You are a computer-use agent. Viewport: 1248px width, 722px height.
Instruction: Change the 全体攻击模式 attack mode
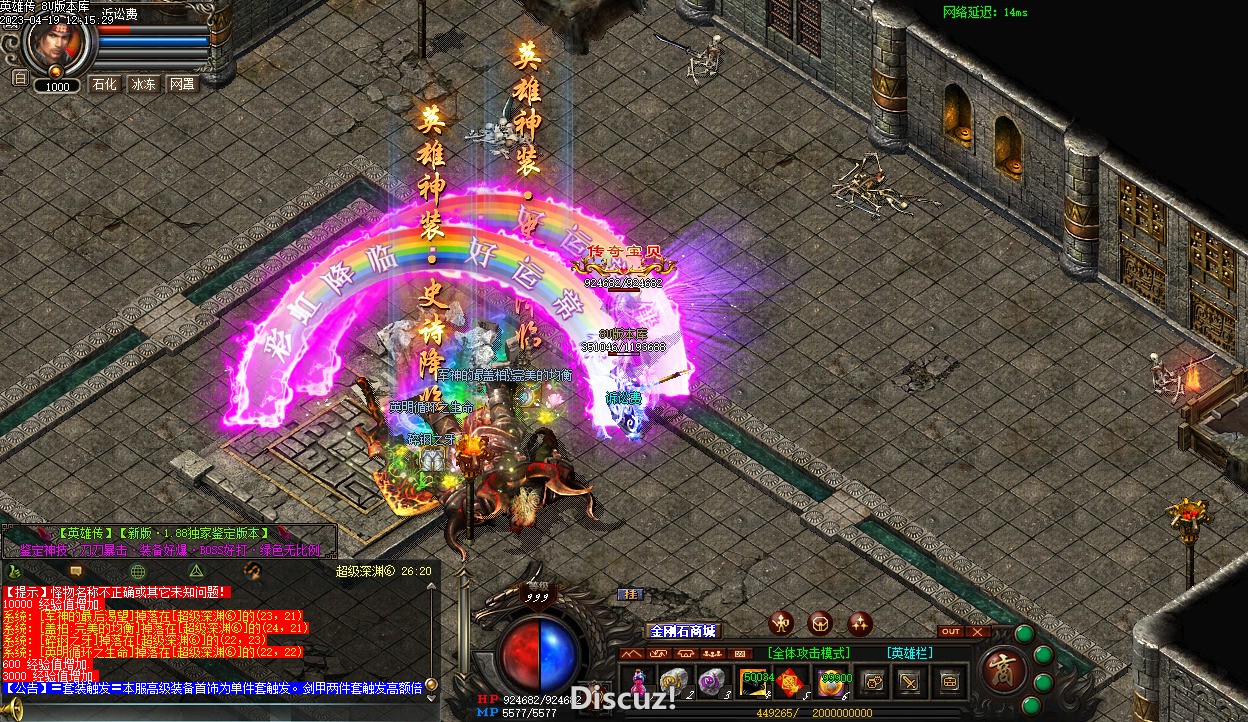[810, 653]
